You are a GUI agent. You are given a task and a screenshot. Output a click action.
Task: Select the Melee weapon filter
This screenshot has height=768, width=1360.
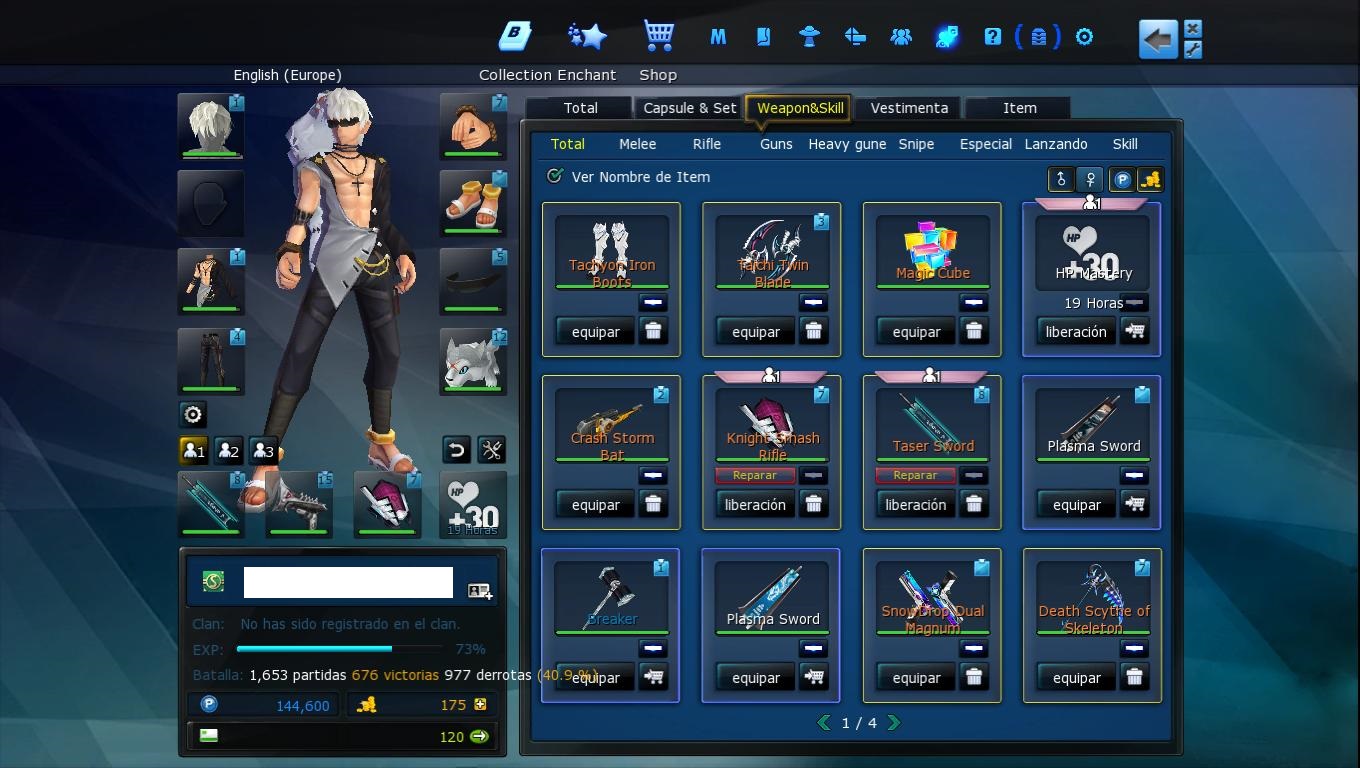tap(637, 144)
